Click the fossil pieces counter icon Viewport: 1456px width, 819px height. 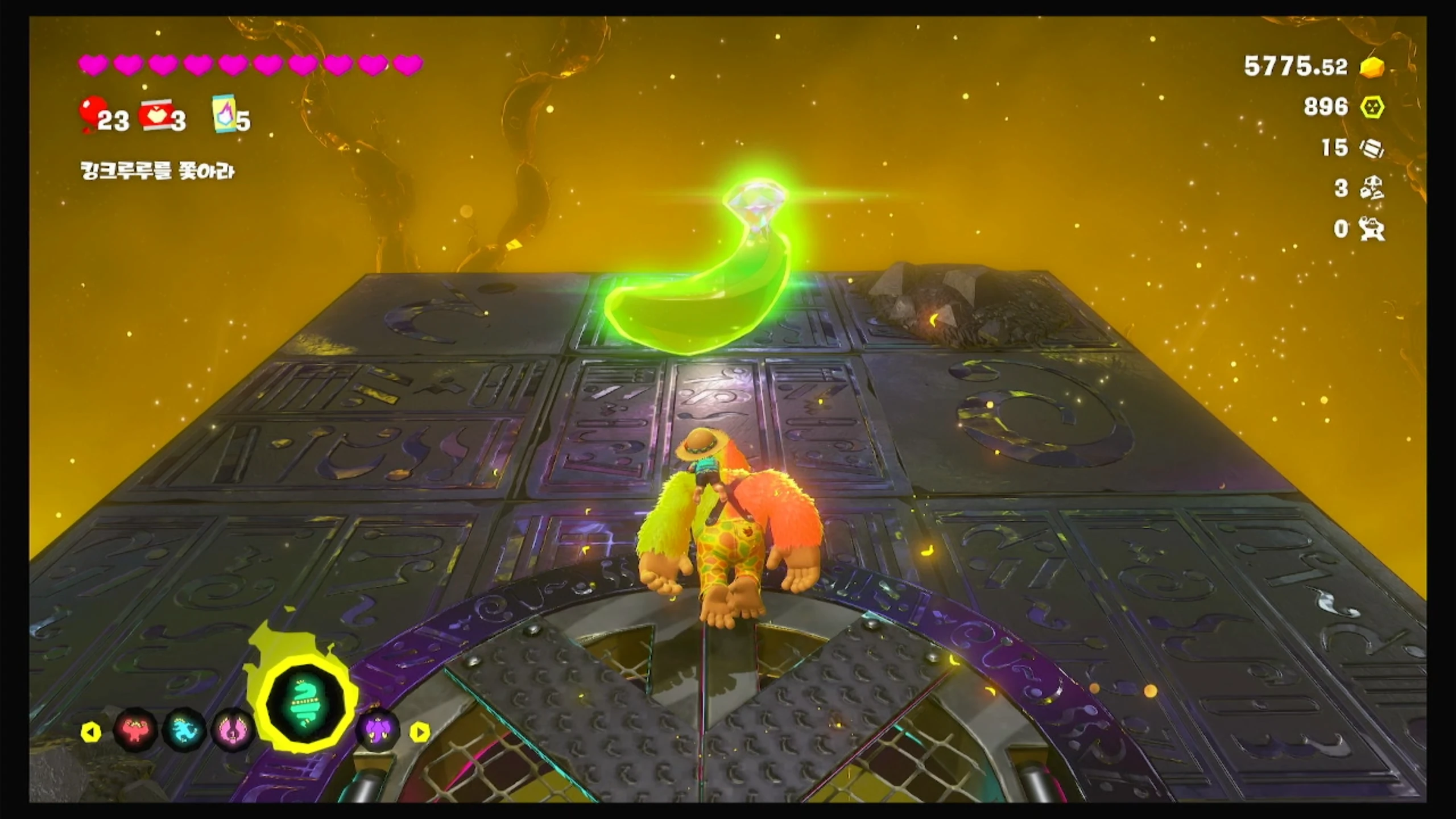pos(1372,188)
